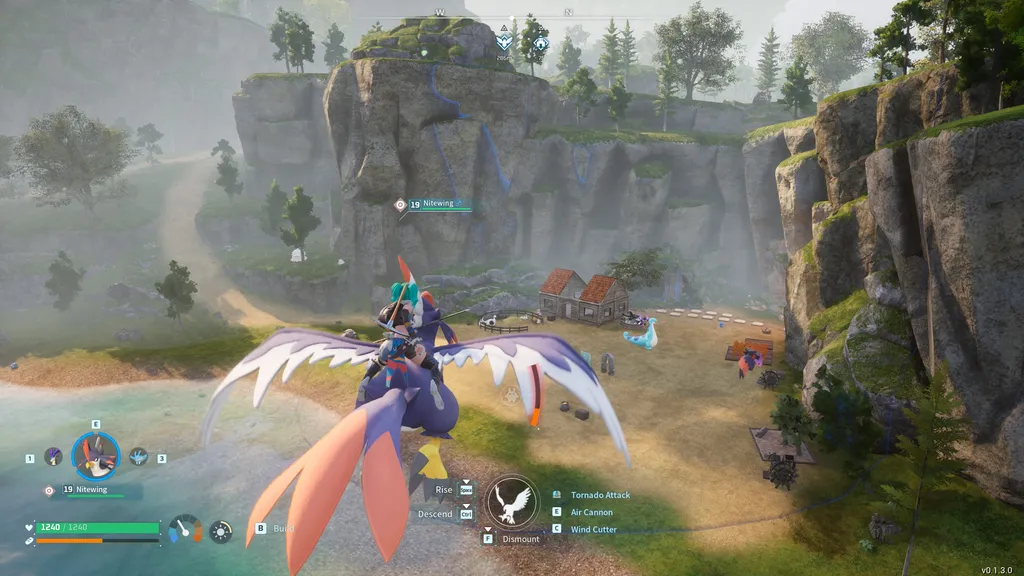Click the white eagle mount skill emblem

(x=513, y=500)
